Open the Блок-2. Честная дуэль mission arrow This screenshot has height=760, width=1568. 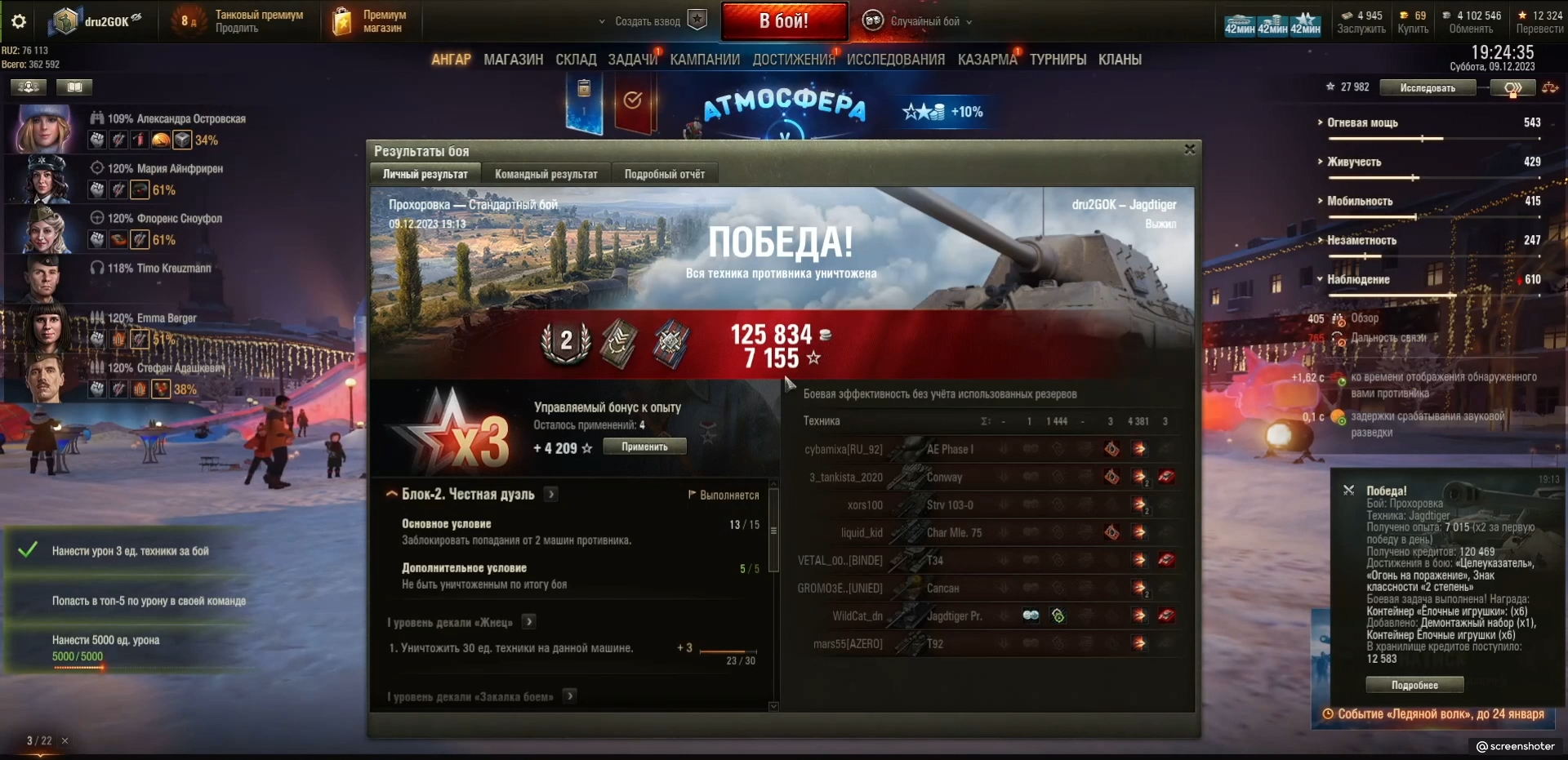coord(552,494)
